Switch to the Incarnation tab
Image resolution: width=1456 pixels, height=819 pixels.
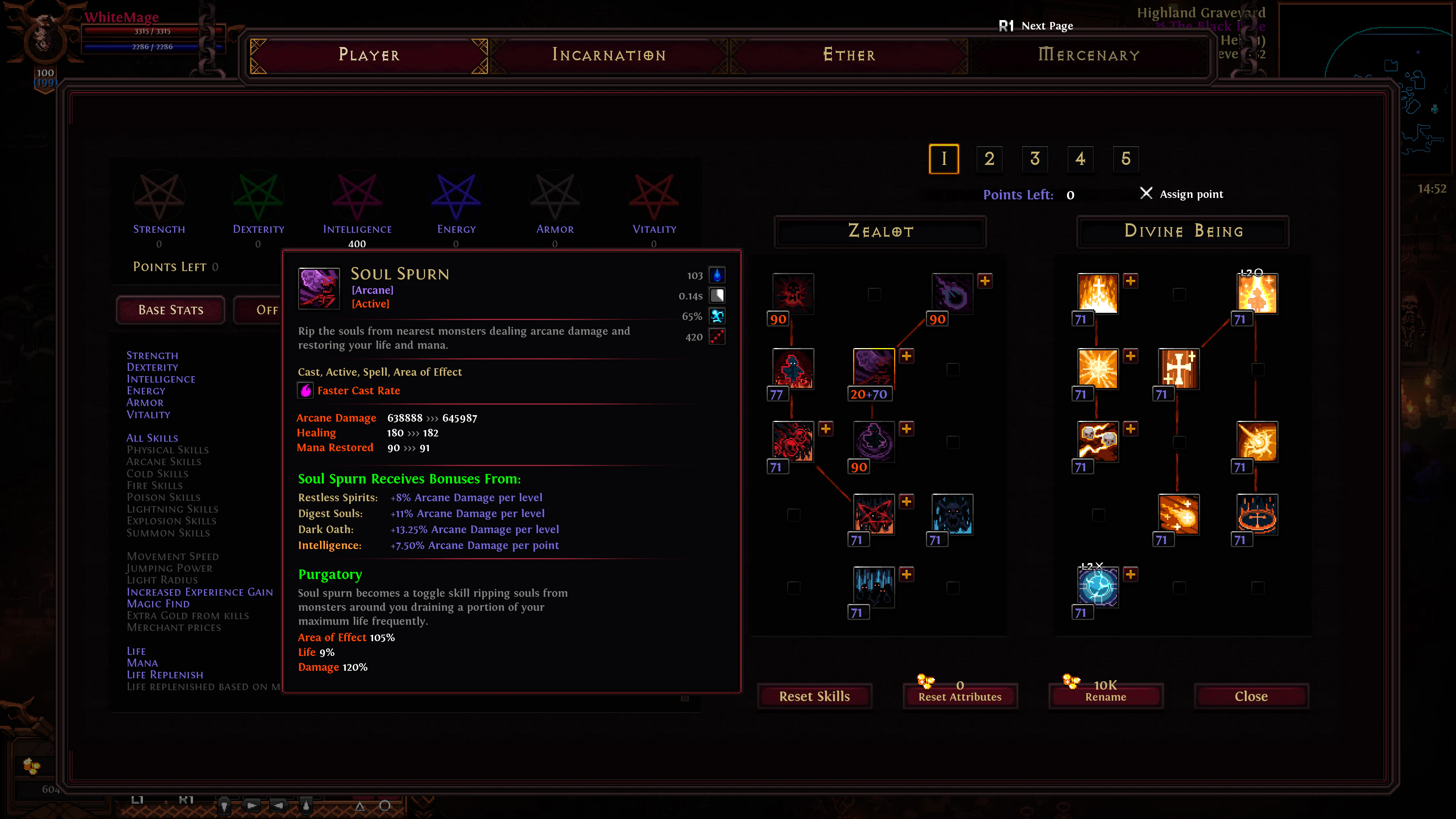pyautogui.click(x=607, y=55)
